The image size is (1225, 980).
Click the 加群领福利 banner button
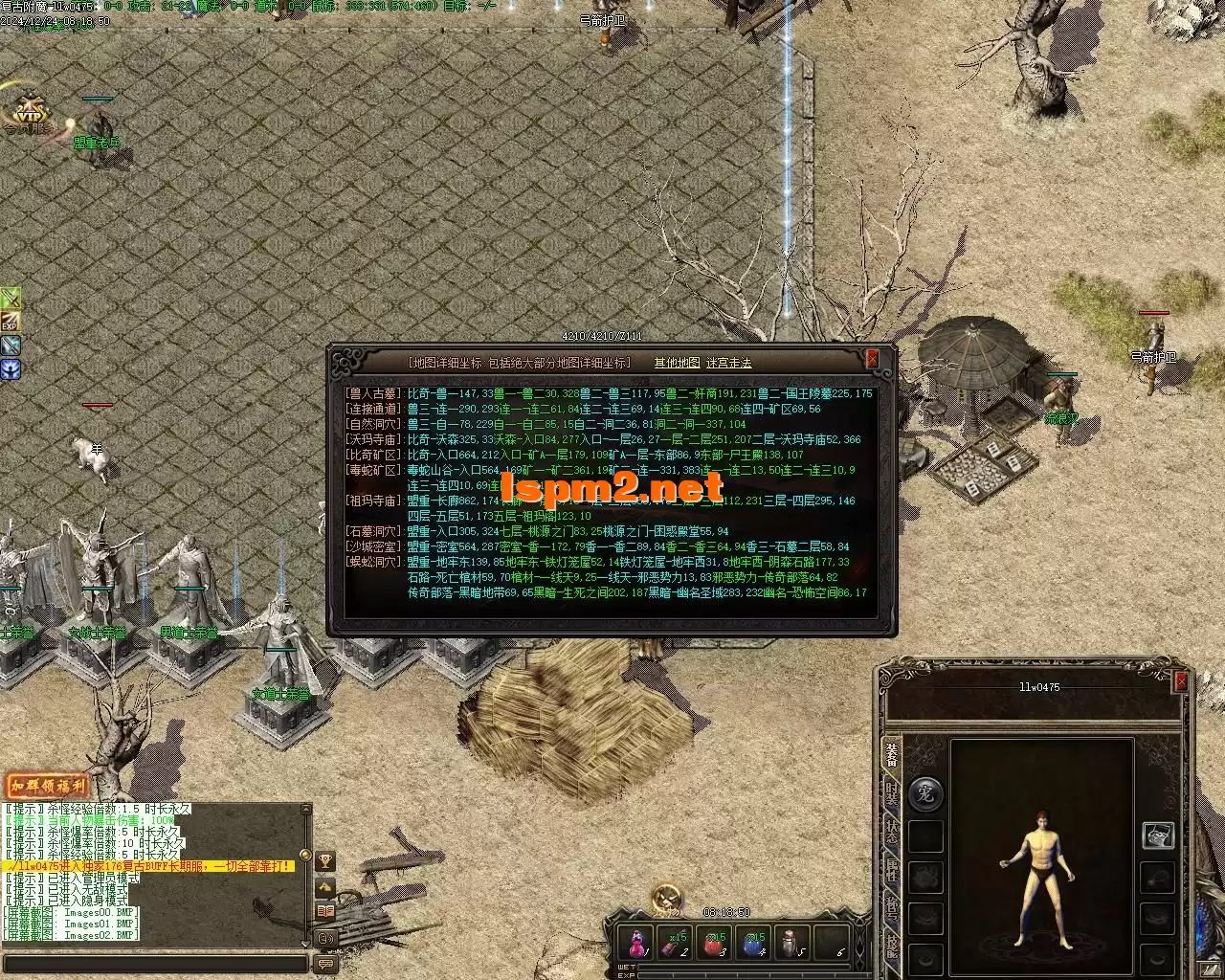pyautogui.click(x=48, y=787)
